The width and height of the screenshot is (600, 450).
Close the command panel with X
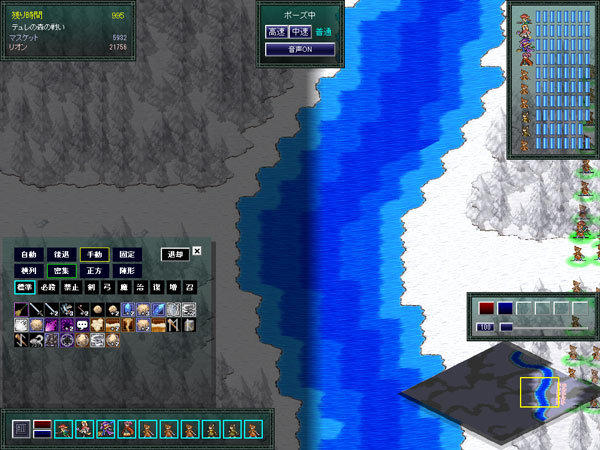197,251
